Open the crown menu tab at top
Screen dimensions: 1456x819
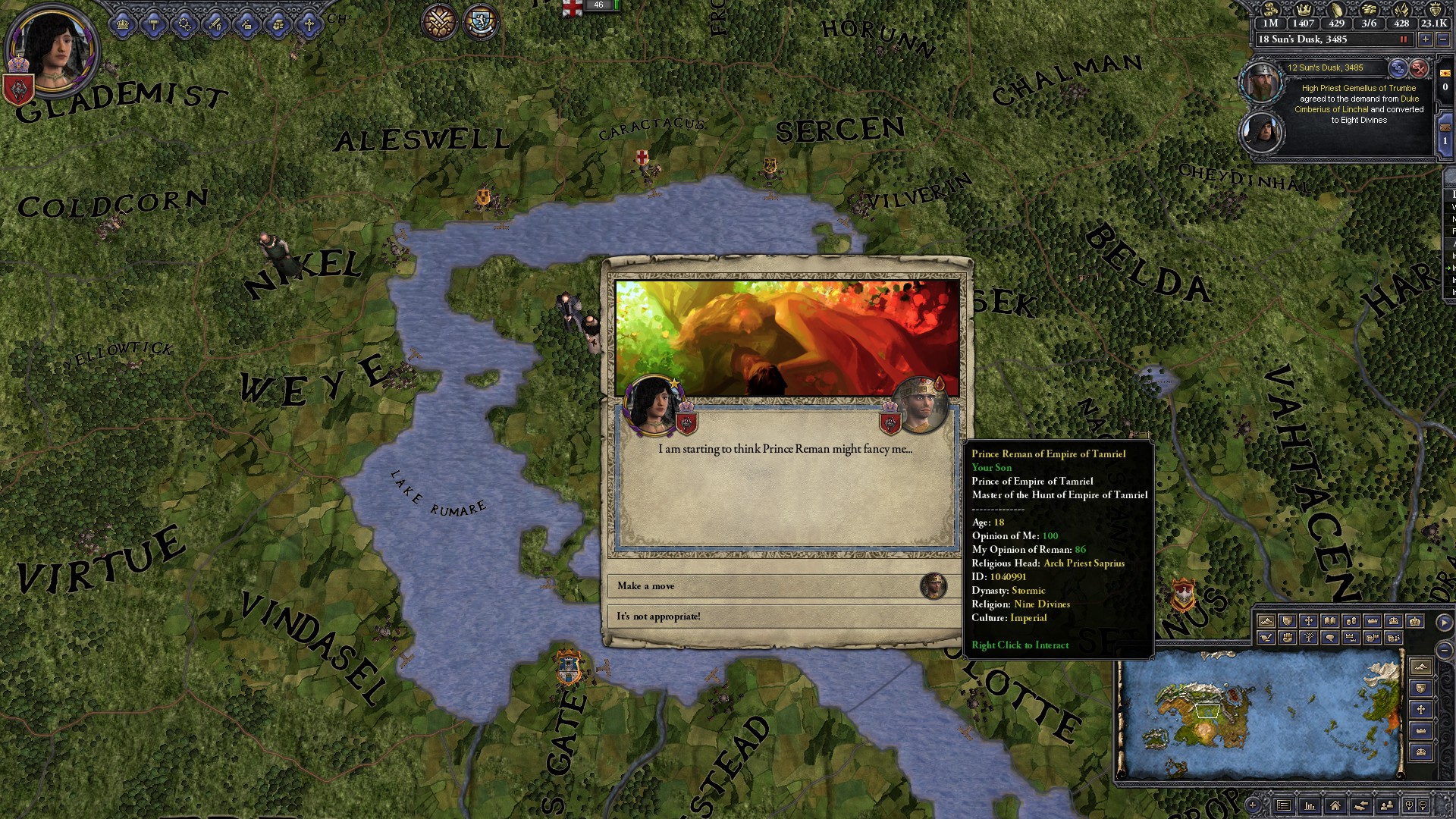point(123,25)
